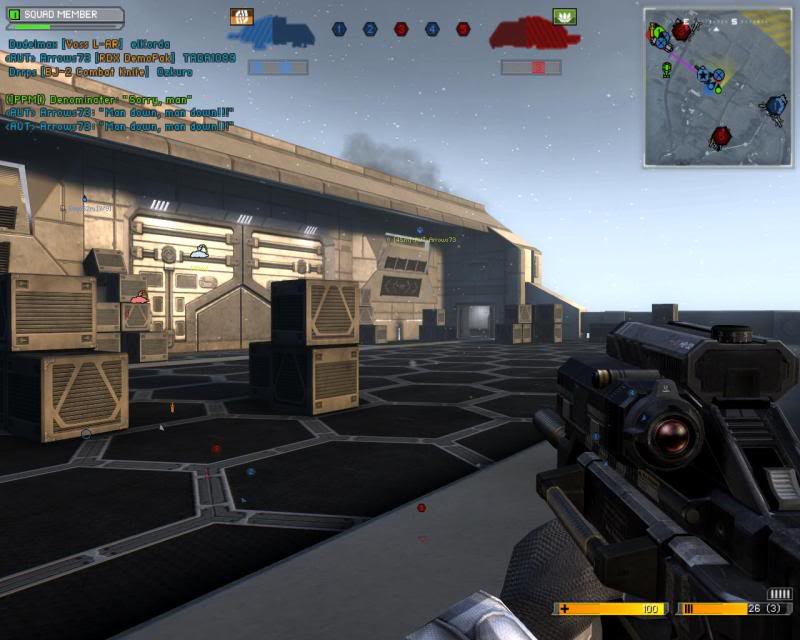This screenshot has width=800, height=640.
Task: Click control point 1 indicator
Action: coord(339,30)
